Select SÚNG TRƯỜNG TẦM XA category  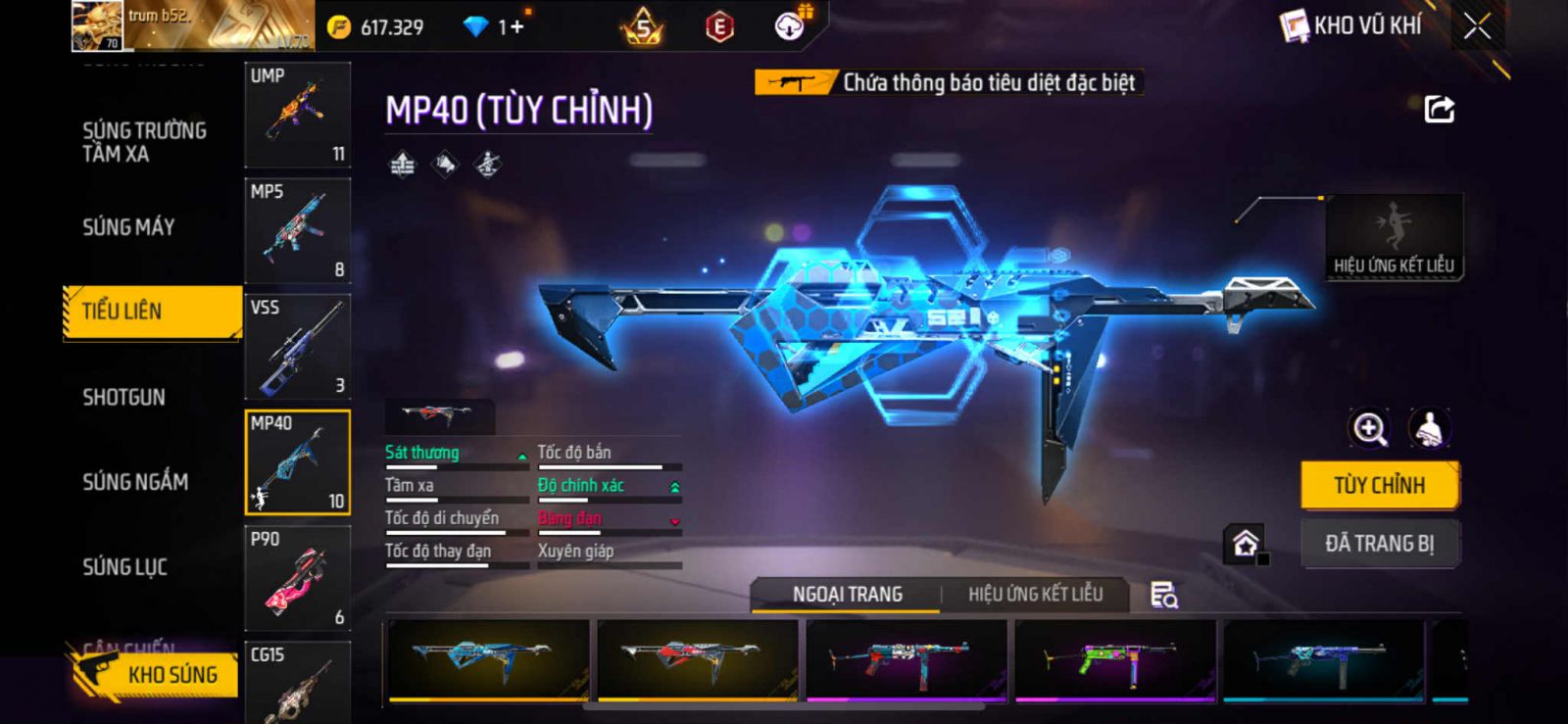144,142
